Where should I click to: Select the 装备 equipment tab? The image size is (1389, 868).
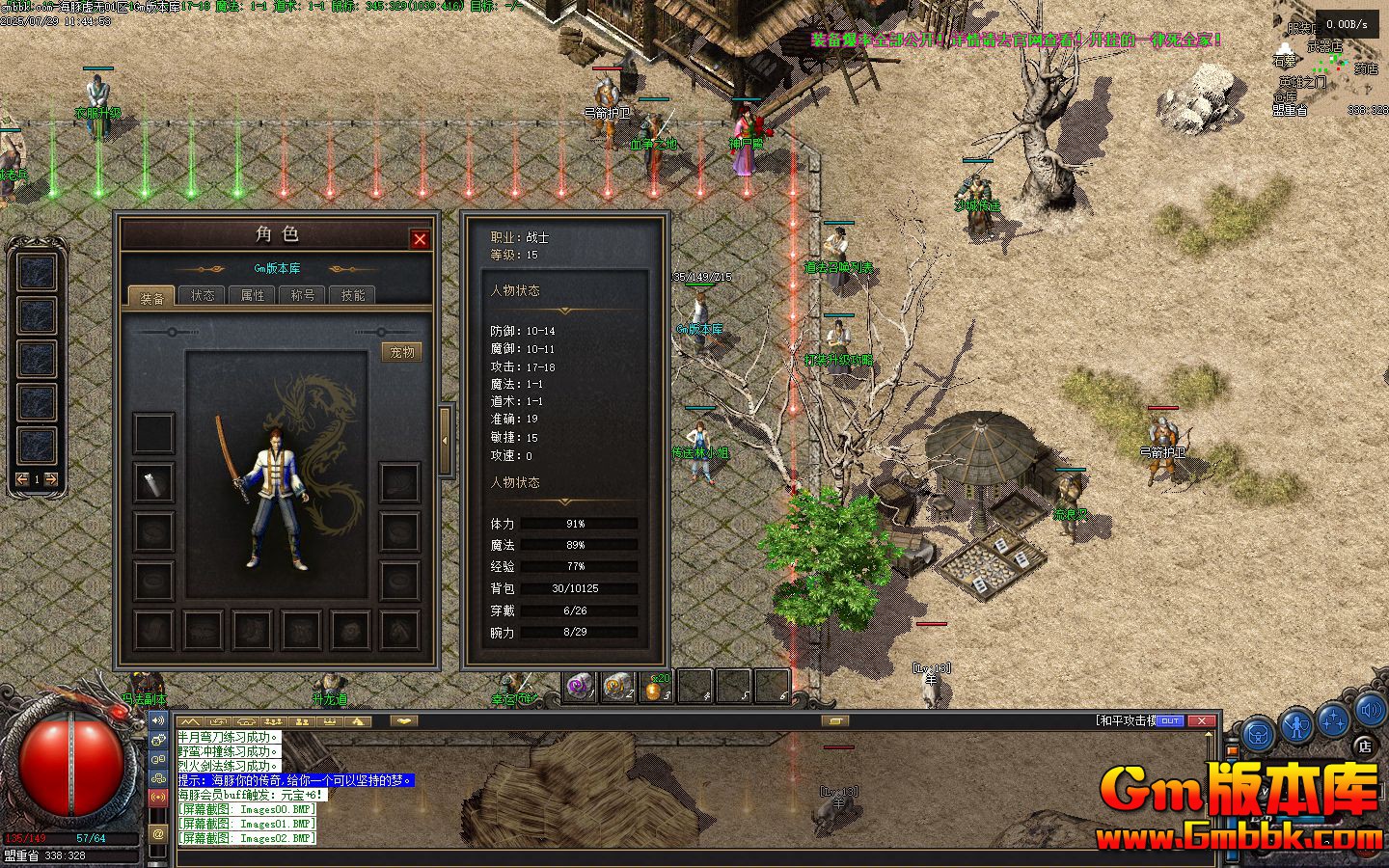(152, 296)
